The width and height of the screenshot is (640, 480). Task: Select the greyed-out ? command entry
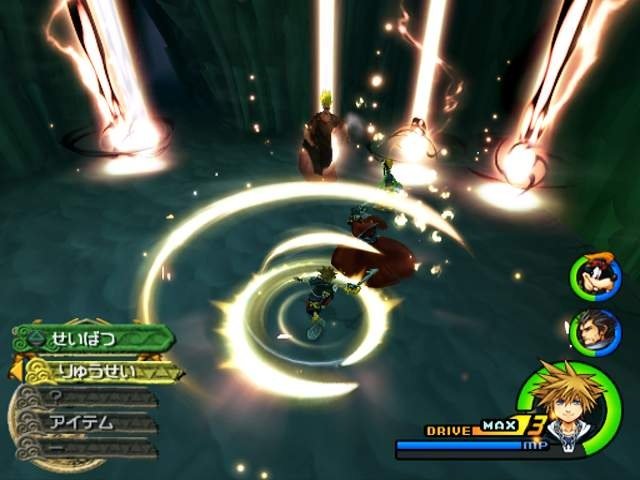90,397
